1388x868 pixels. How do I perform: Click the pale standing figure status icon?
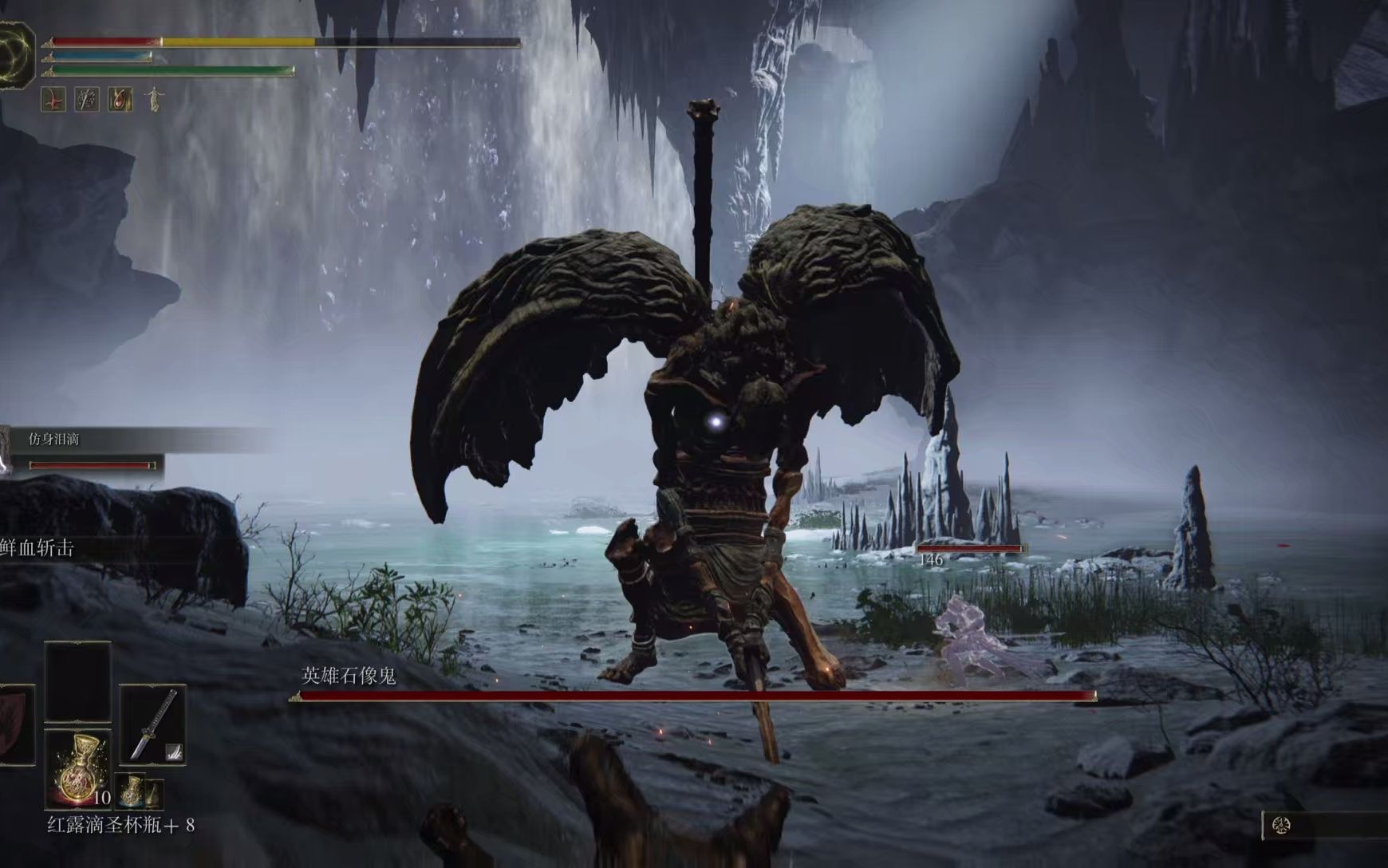[x=152, y=100]
